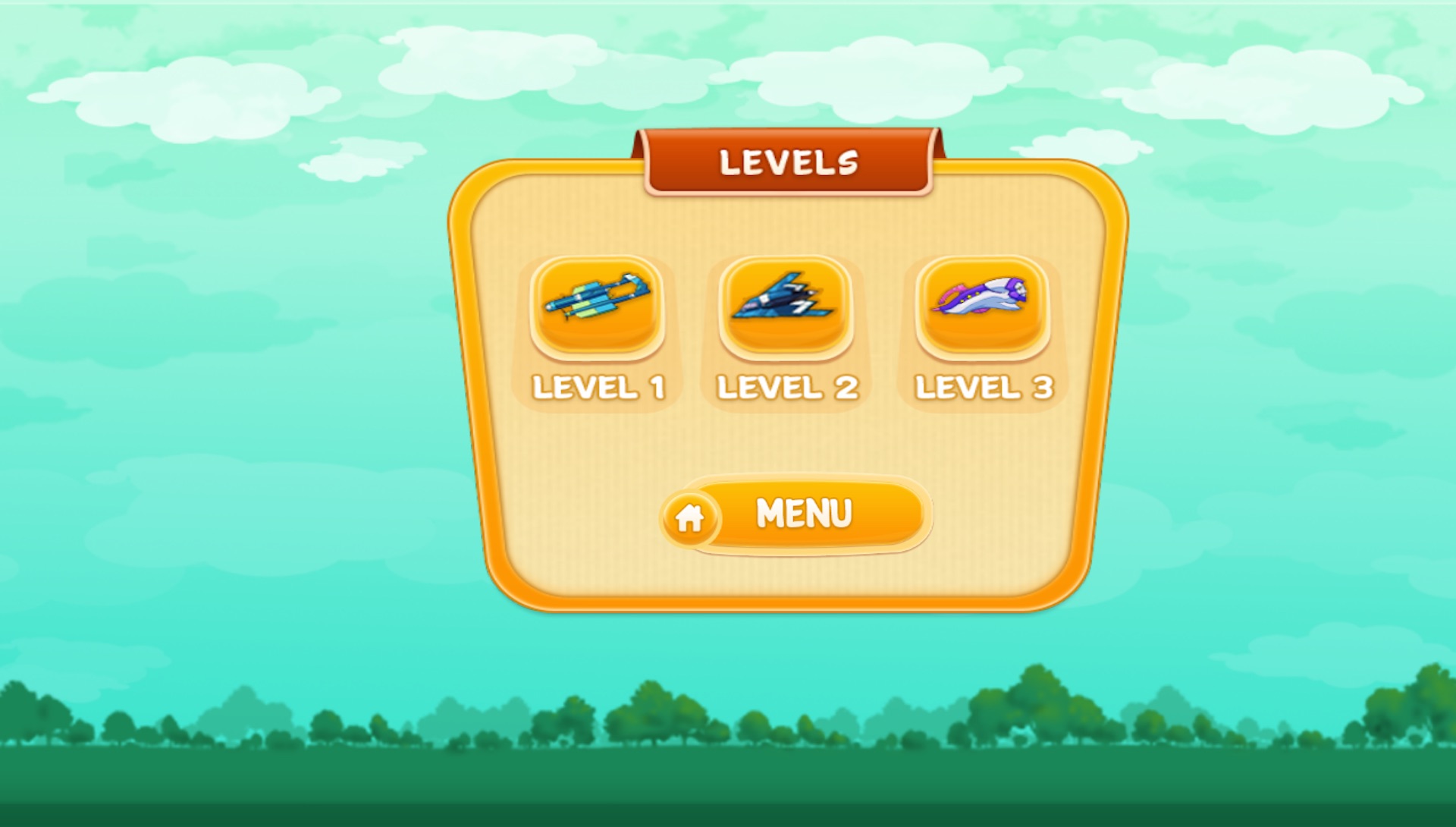Screen dimensions: 1456x827
Task: Select the Level 1 blue plane tile
Action: click(x=598, y=307)
